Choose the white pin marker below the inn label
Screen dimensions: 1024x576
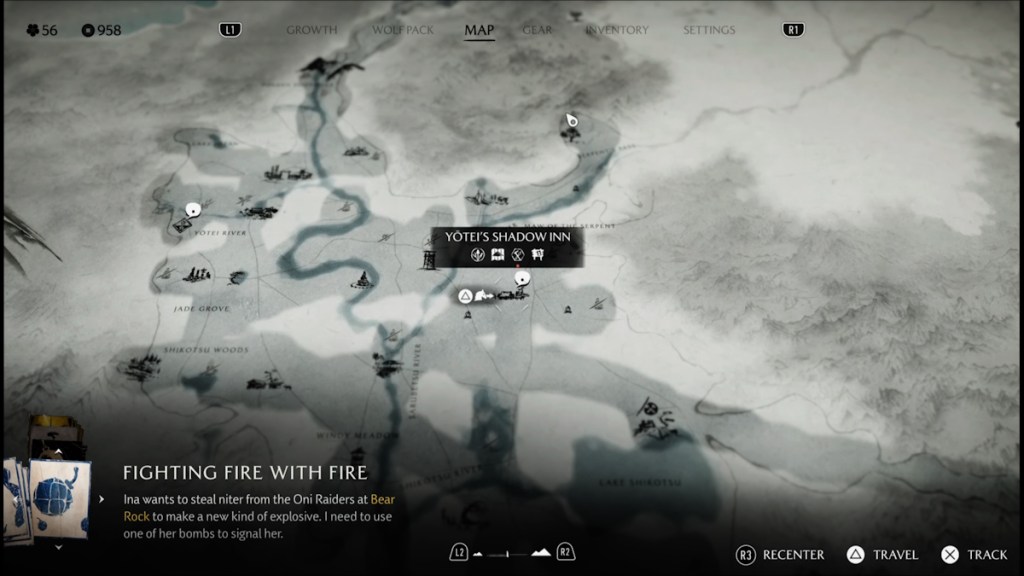tap(522, 279)
